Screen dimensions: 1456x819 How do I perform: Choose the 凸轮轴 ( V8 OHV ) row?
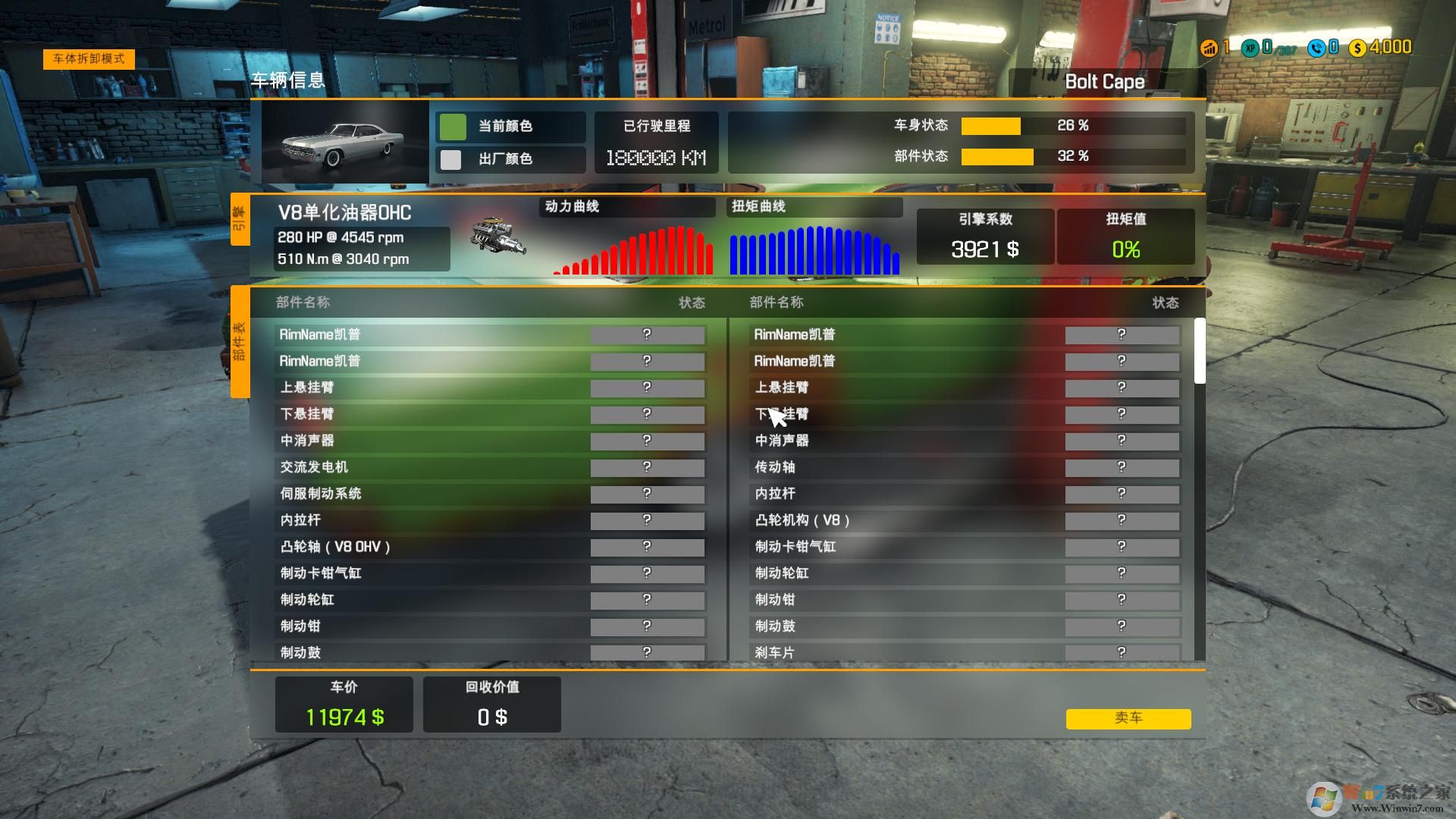490,547
